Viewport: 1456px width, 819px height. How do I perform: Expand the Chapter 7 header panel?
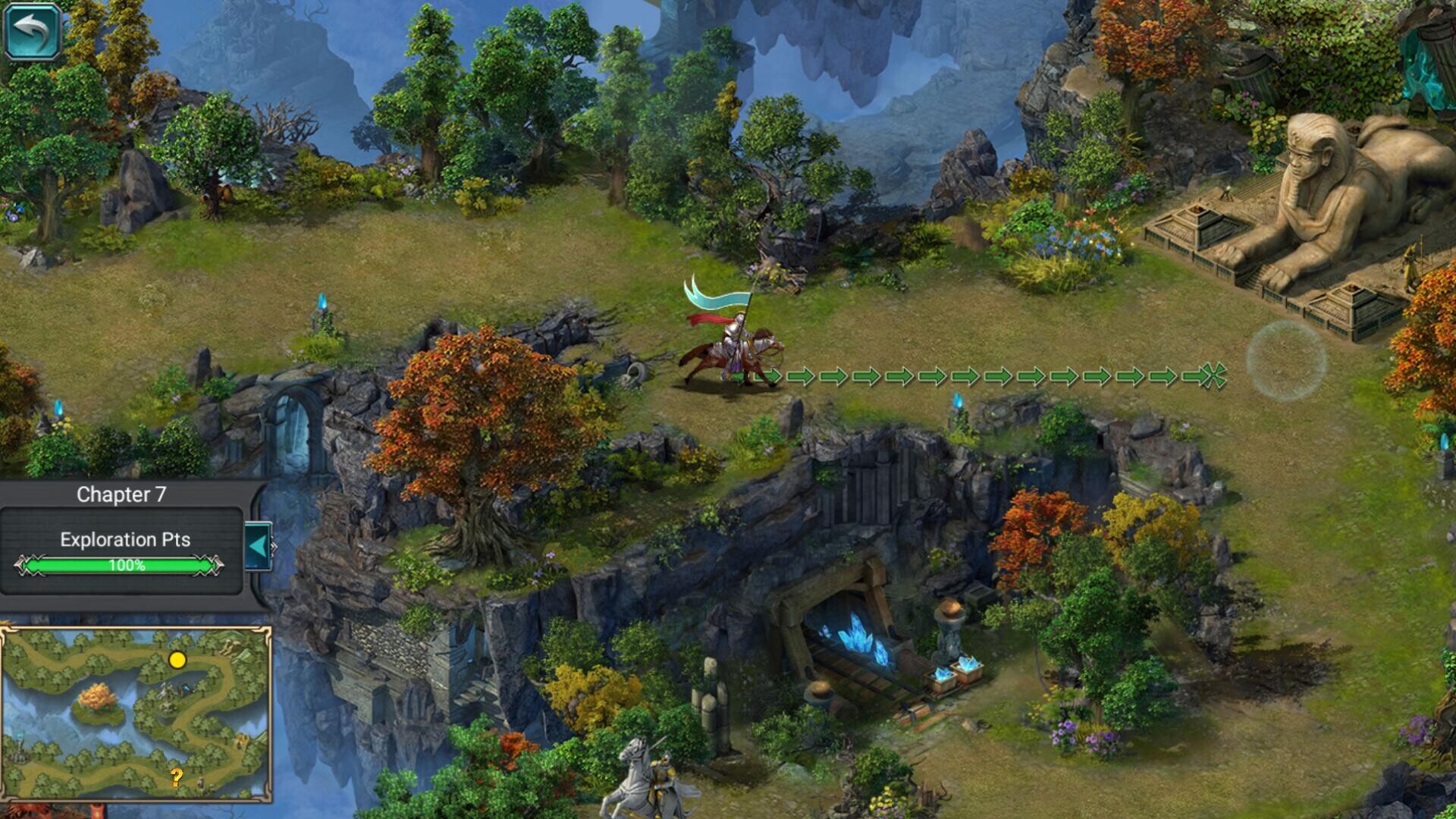120,494
